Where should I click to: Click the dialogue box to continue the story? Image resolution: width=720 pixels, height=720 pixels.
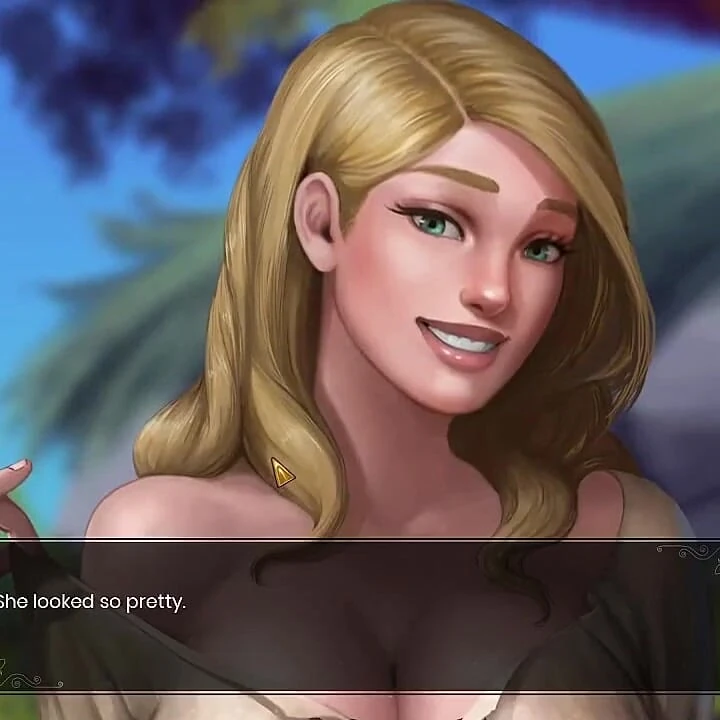(360, 615)
